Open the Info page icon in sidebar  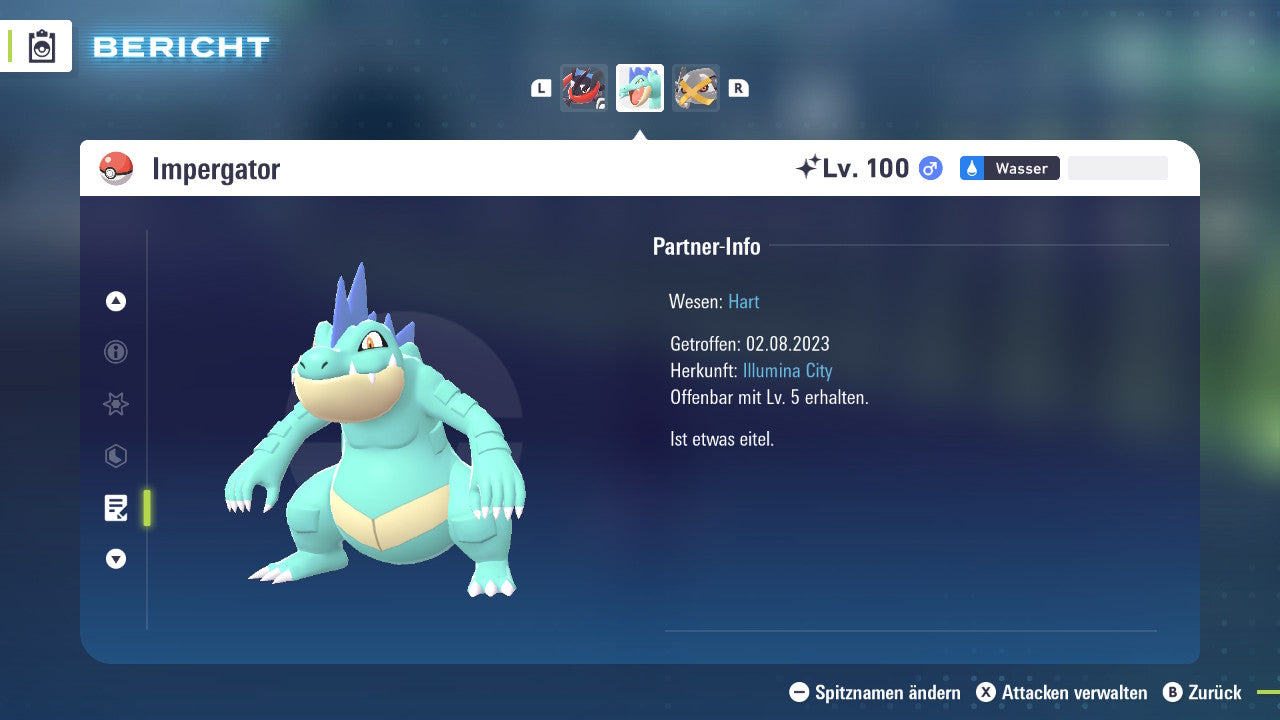[x=115, y=352]
